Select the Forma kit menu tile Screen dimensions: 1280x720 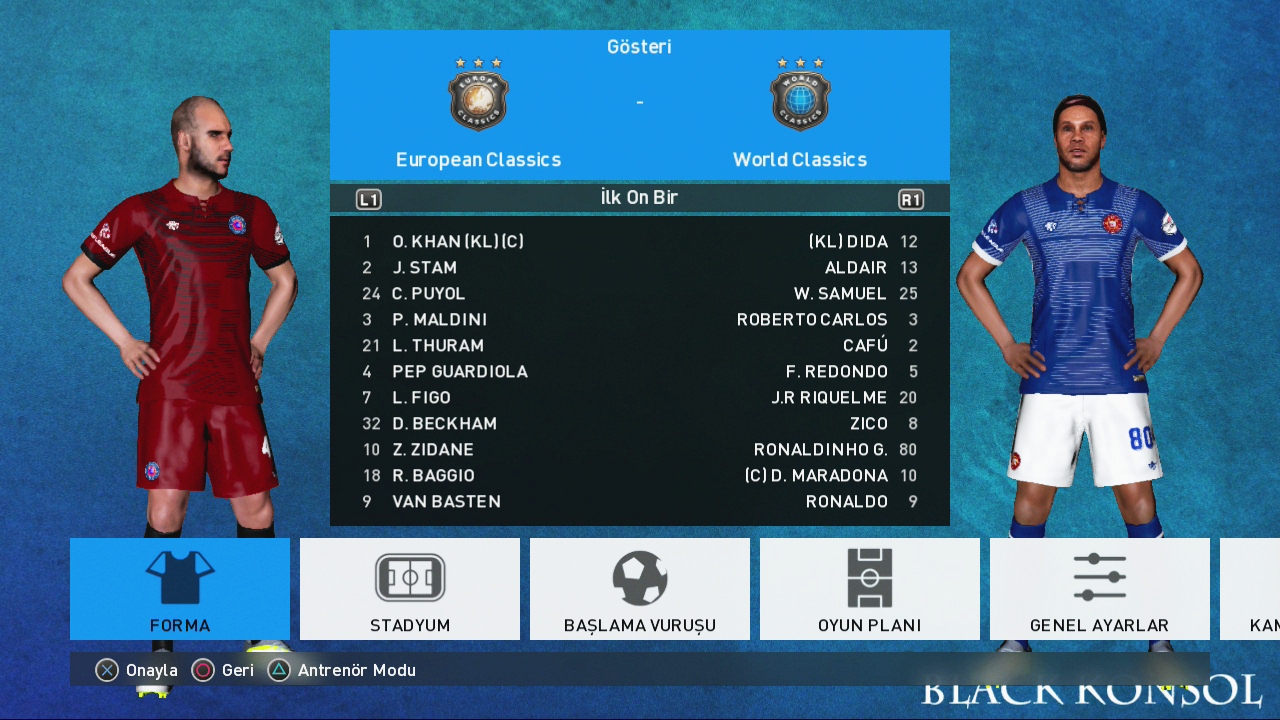click(180, 589)
